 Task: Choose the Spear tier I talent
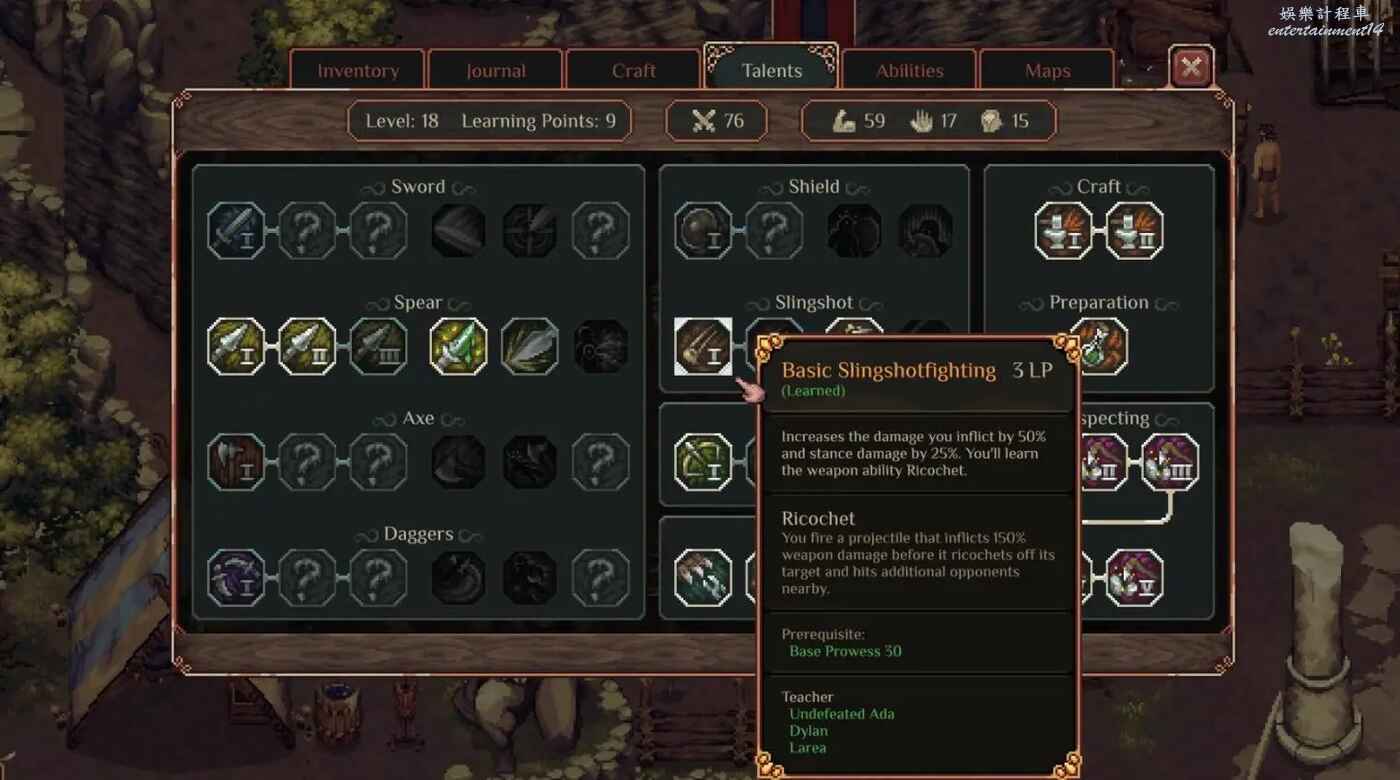coord(237,347)
